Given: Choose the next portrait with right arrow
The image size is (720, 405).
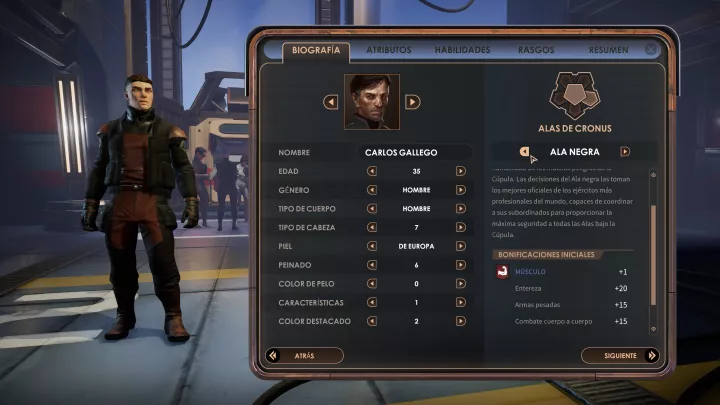Looking at the screenshot, I should pos(412,101).
